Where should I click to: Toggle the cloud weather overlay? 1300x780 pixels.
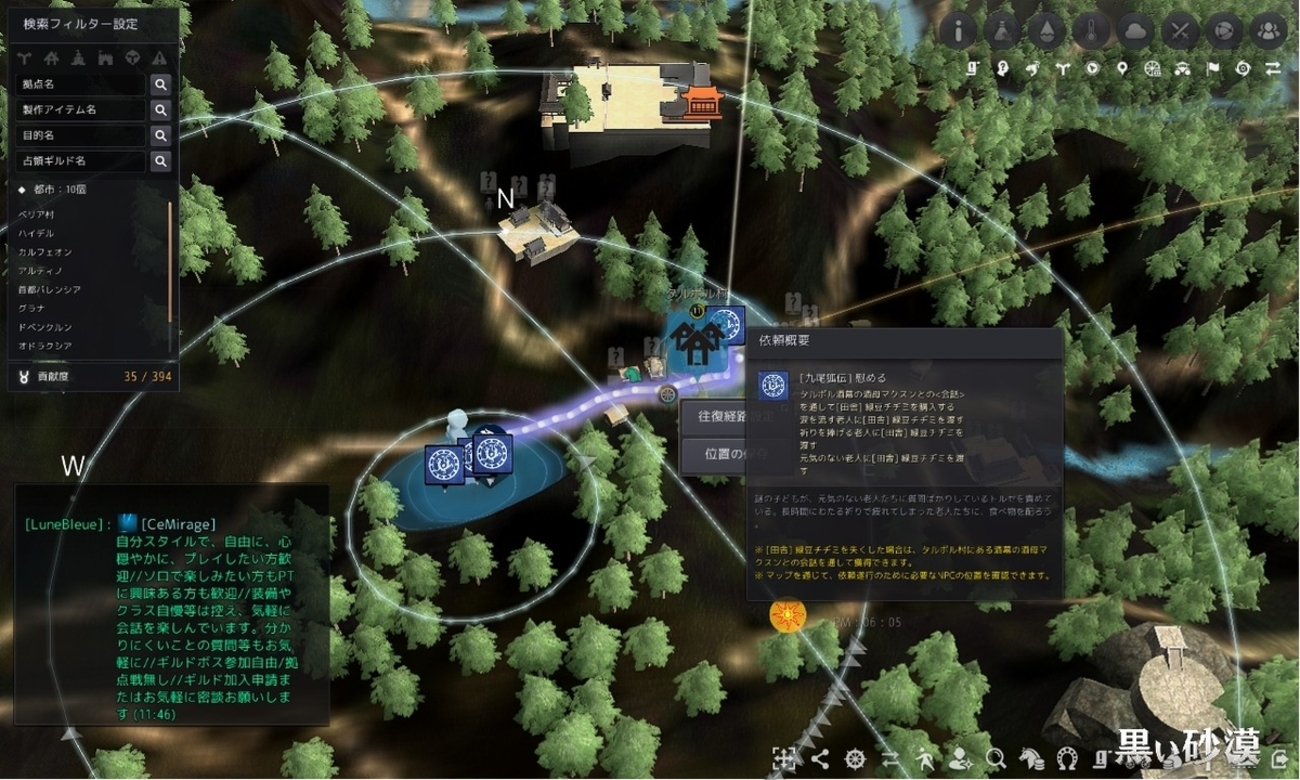pyautogui.click(x=1137, y=30)
